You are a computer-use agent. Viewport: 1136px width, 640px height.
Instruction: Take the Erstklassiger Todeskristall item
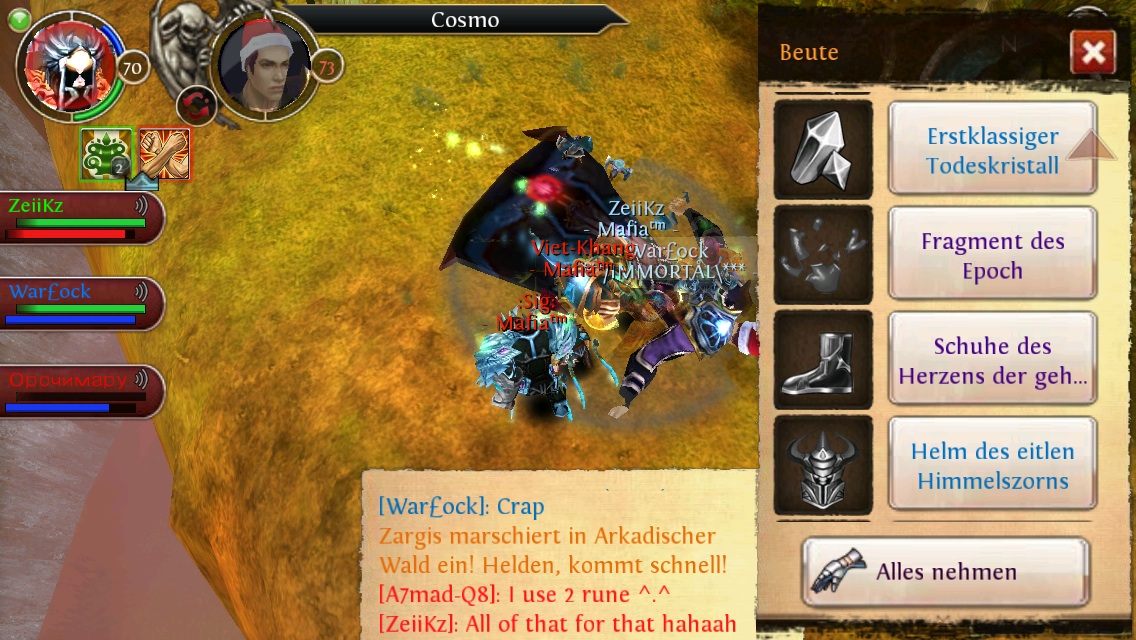(x=992, y=150)
